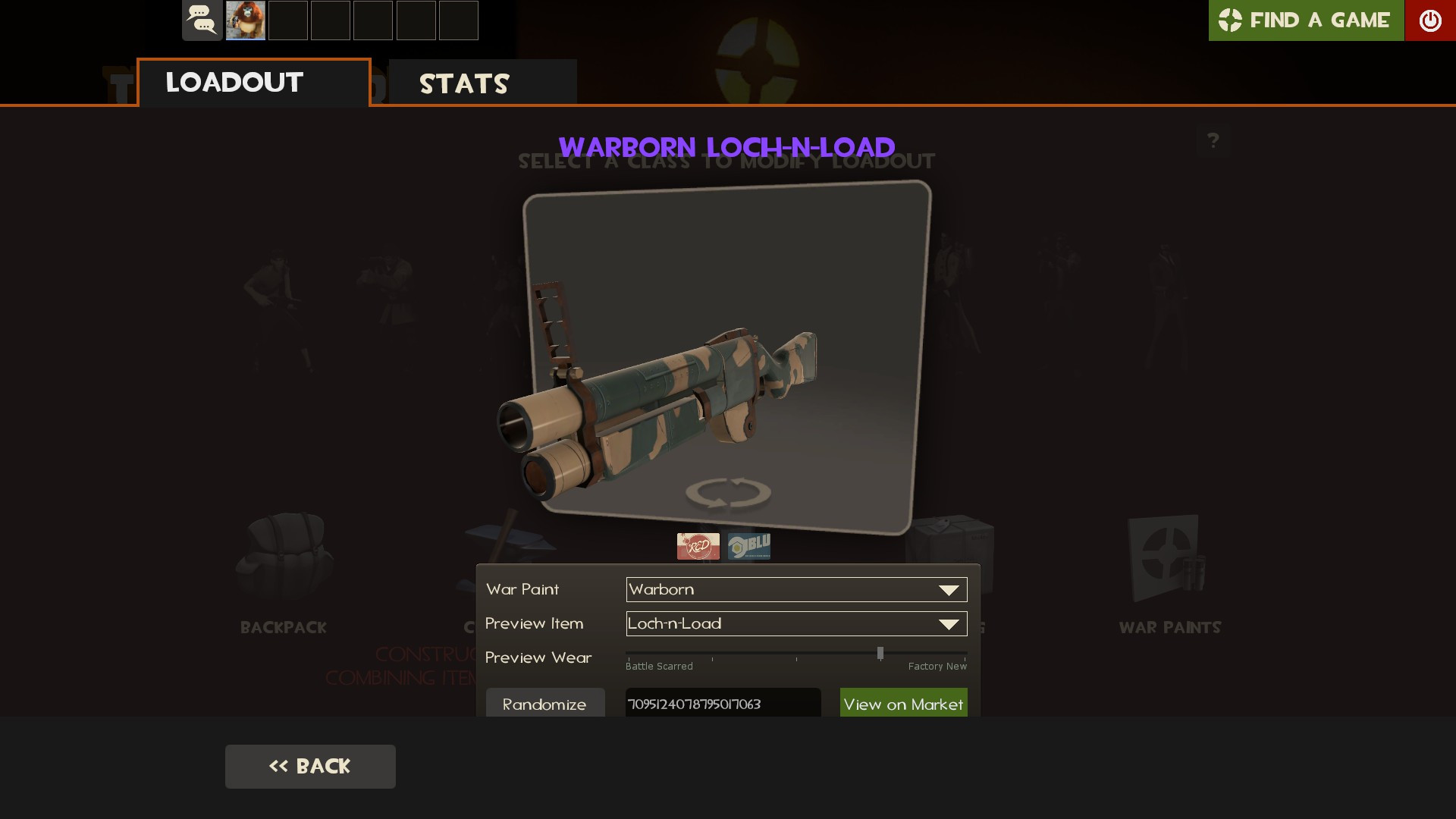Open the War Paint dropdown showing Warborn
Screen dimensions: 1456x819
coord(795,589)
